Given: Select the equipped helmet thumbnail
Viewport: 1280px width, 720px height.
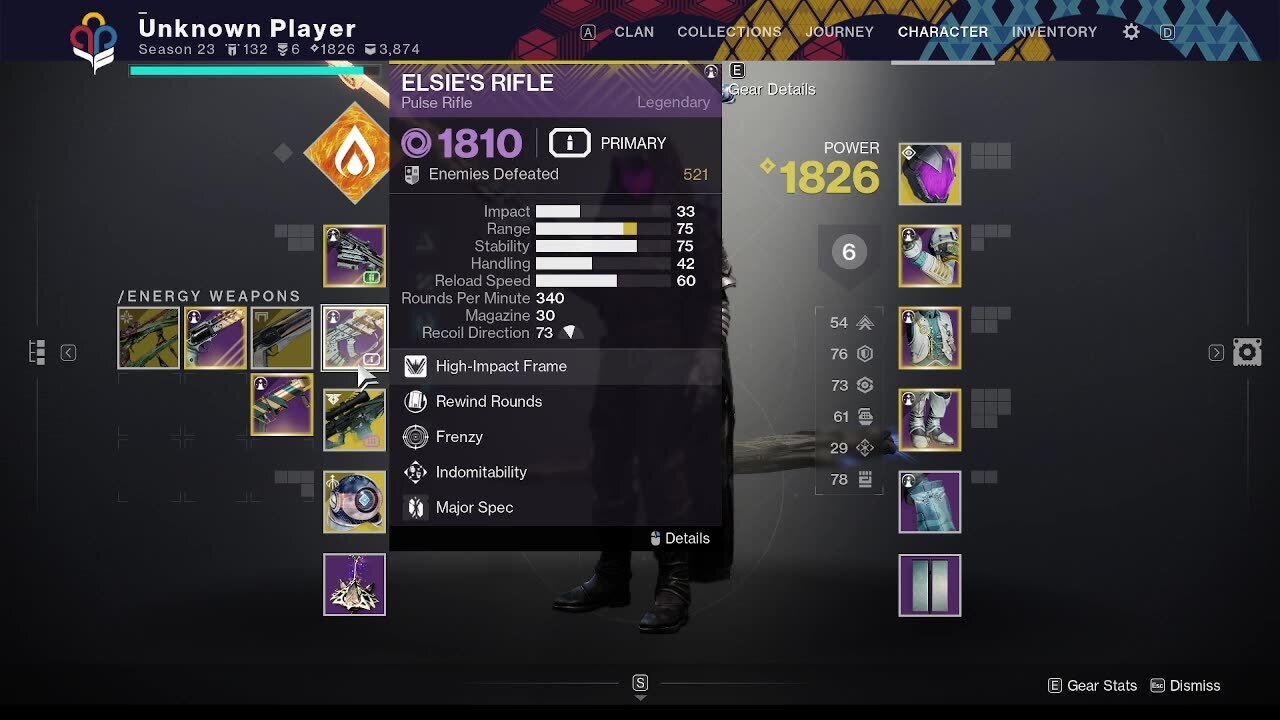Looking at the screenshot, I should pos(929,172).
